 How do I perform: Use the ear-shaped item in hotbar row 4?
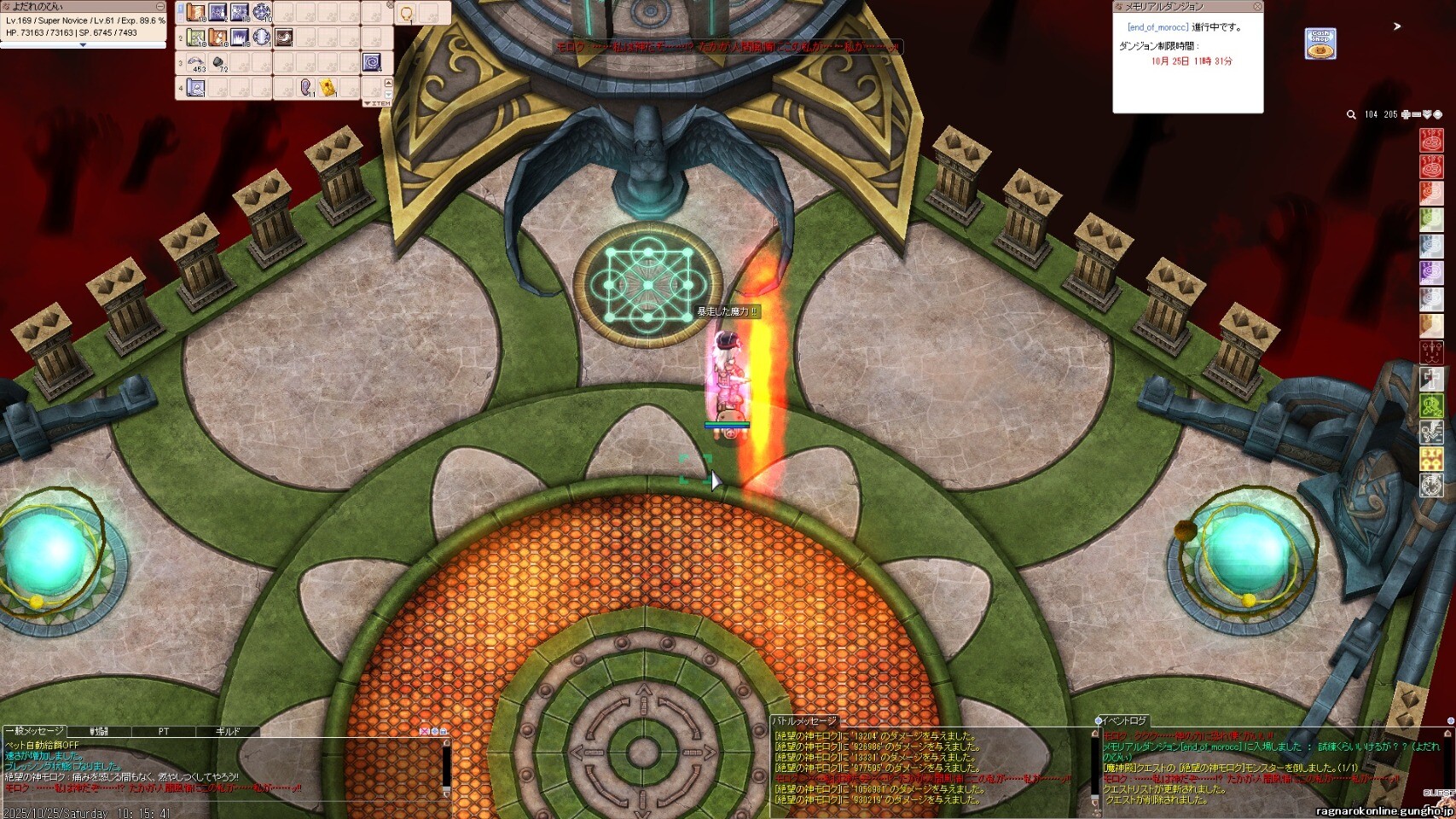click(306, 87)
